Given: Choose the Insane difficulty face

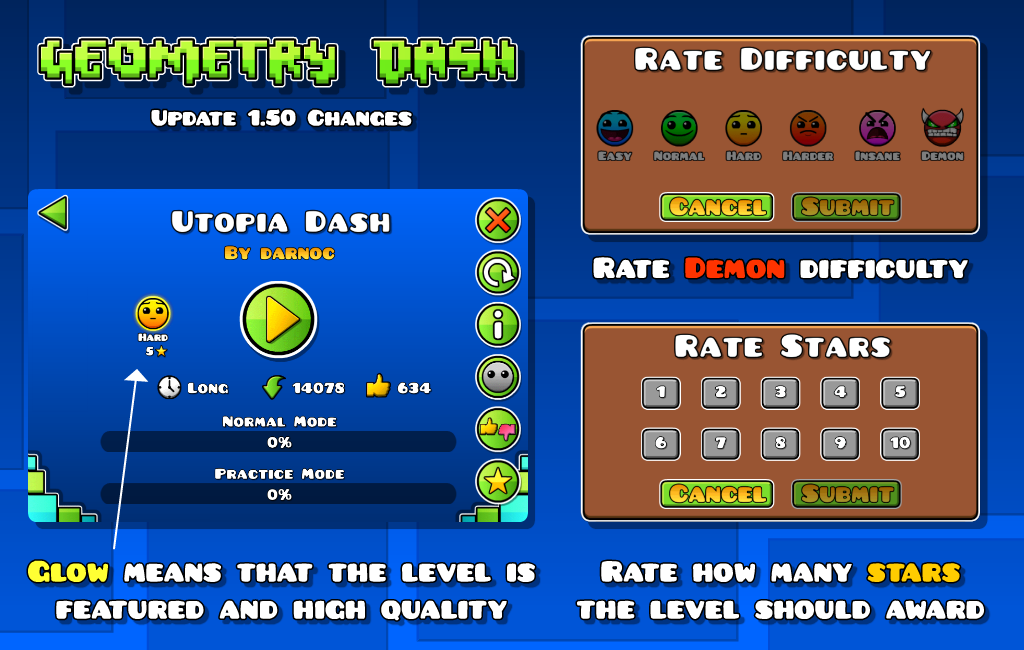Looking at the screenshot, I should click(x=877, y=129).
